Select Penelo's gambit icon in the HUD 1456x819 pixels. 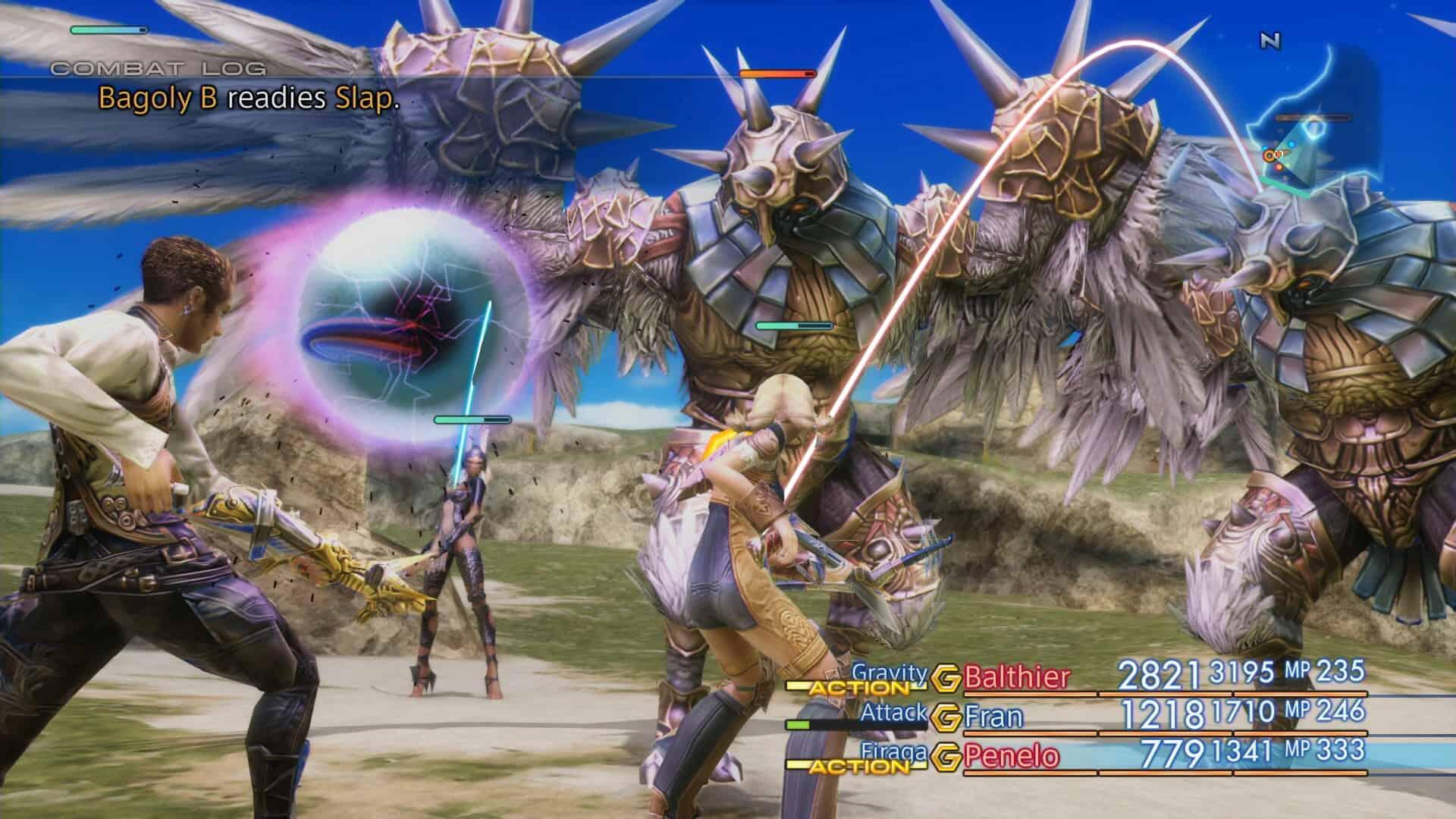pos(946,756)
